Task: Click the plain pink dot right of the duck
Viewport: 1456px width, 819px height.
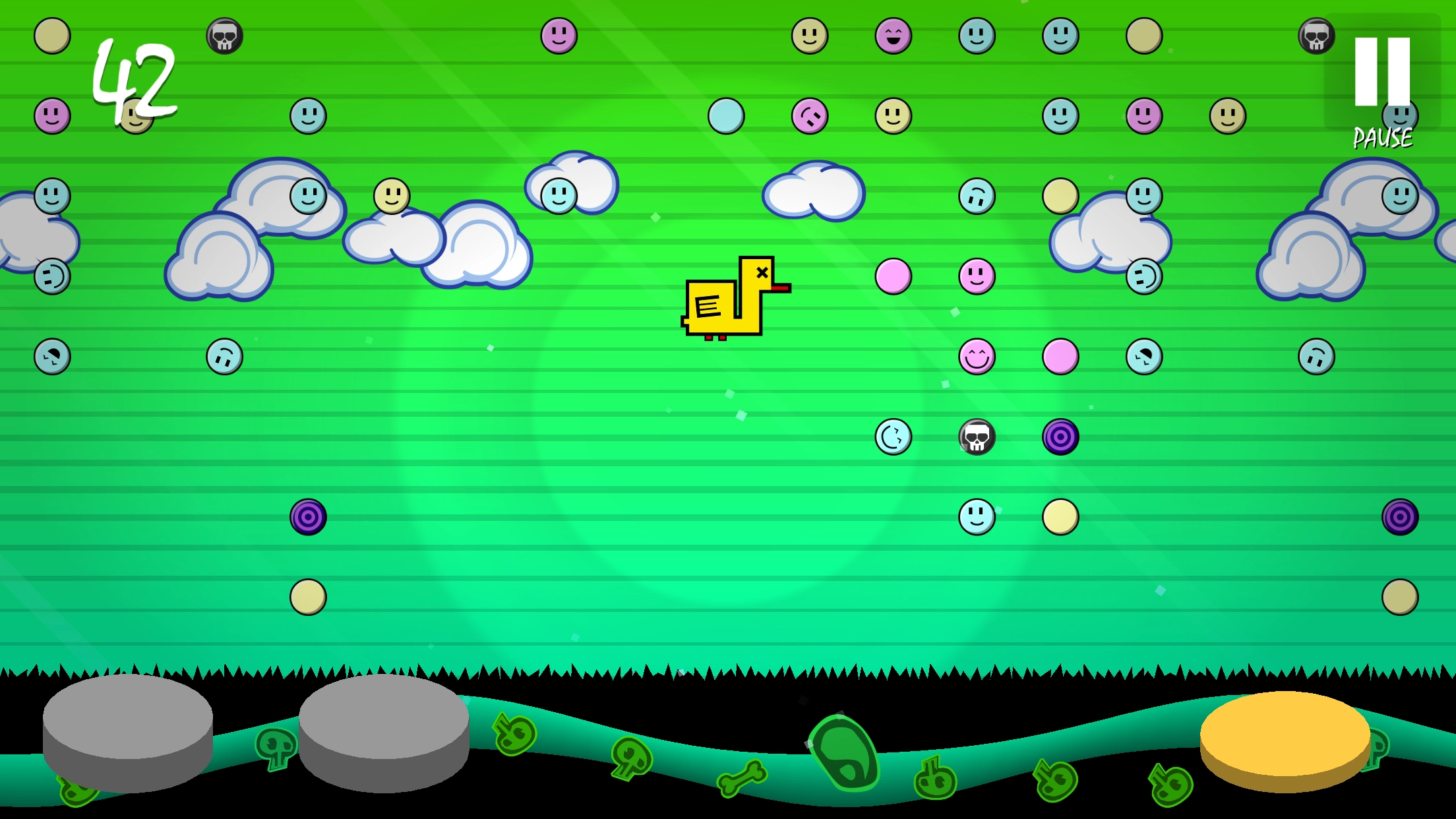Action: click(892, 277)
